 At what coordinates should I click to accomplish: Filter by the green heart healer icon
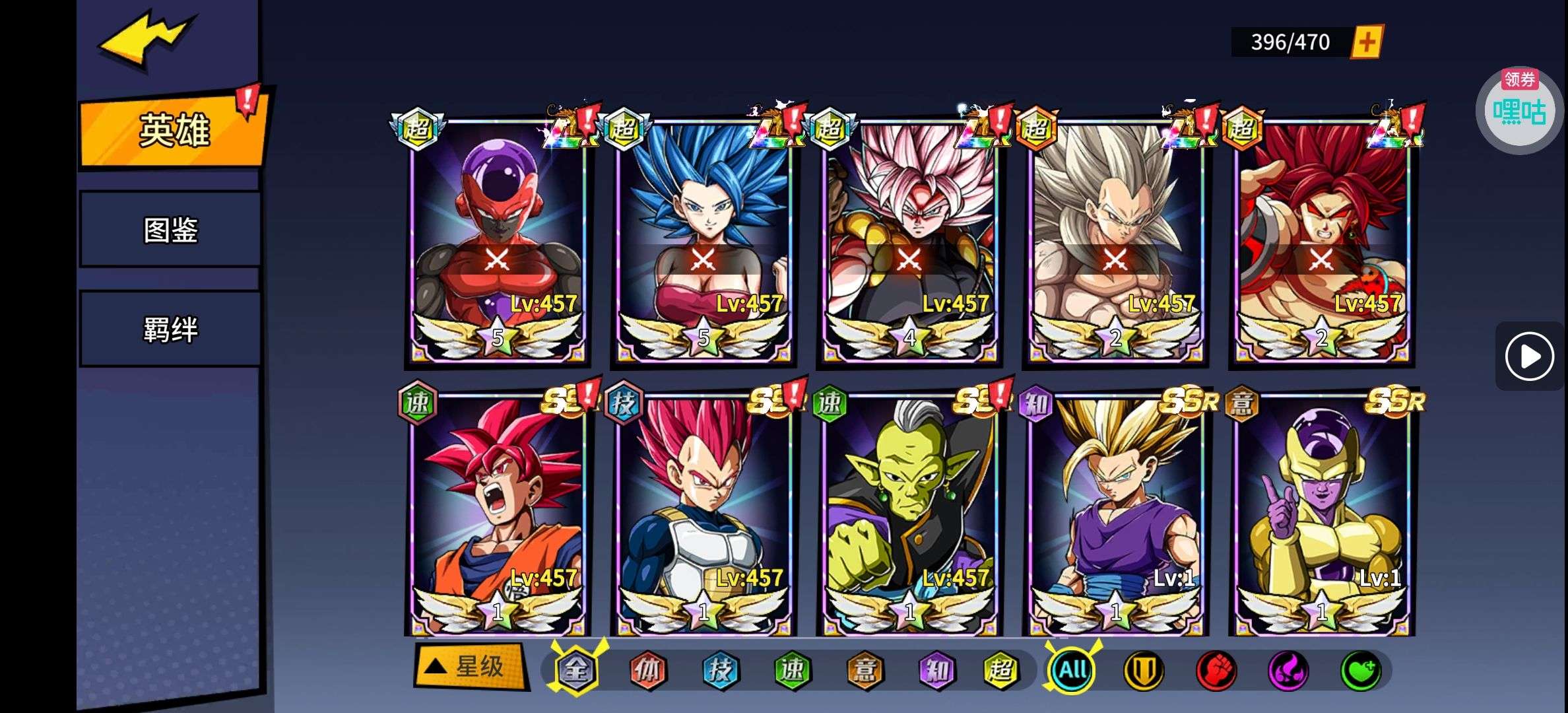1360,671
